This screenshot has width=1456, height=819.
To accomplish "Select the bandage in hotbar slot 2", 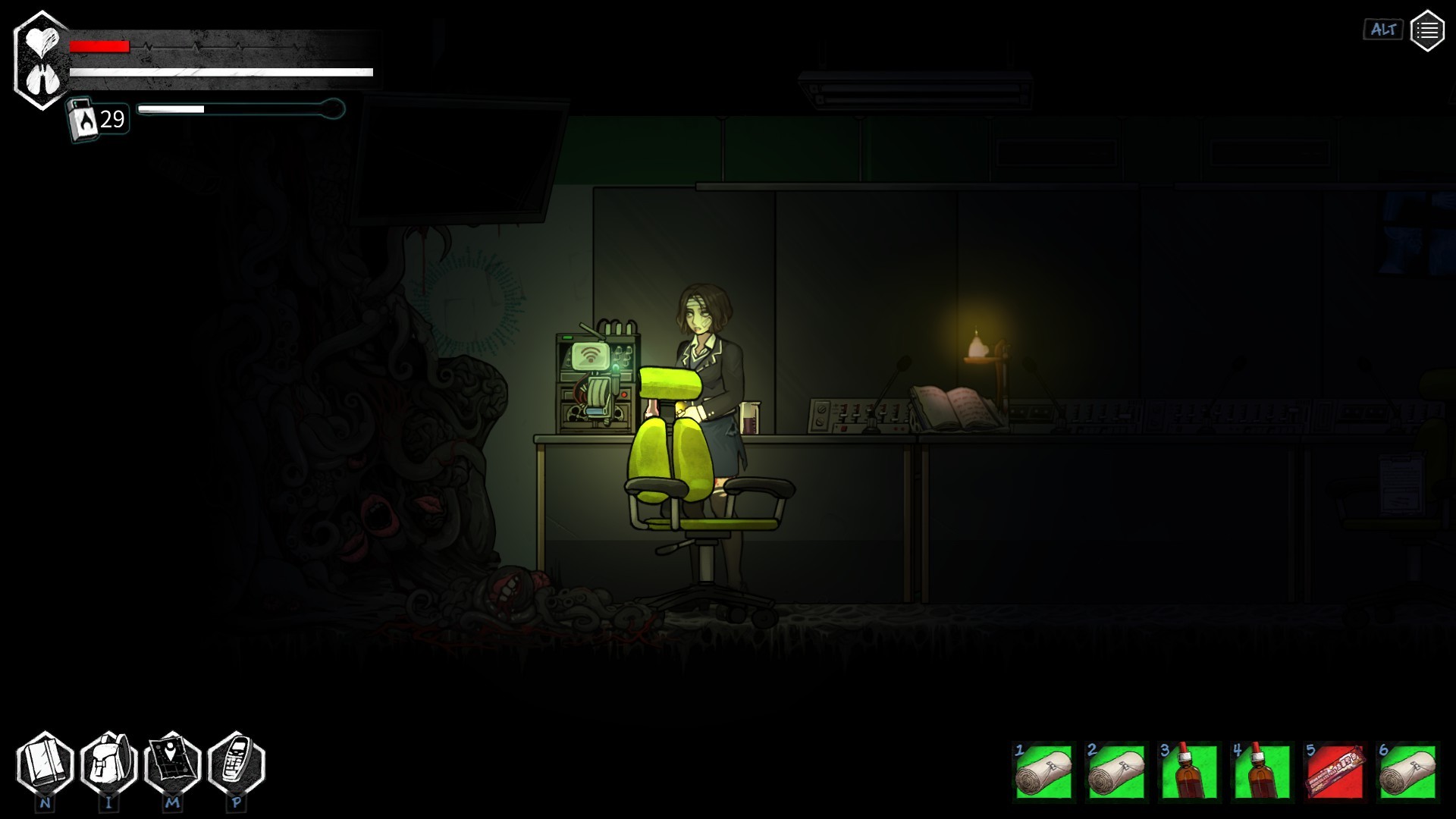I will (1116, 772).
